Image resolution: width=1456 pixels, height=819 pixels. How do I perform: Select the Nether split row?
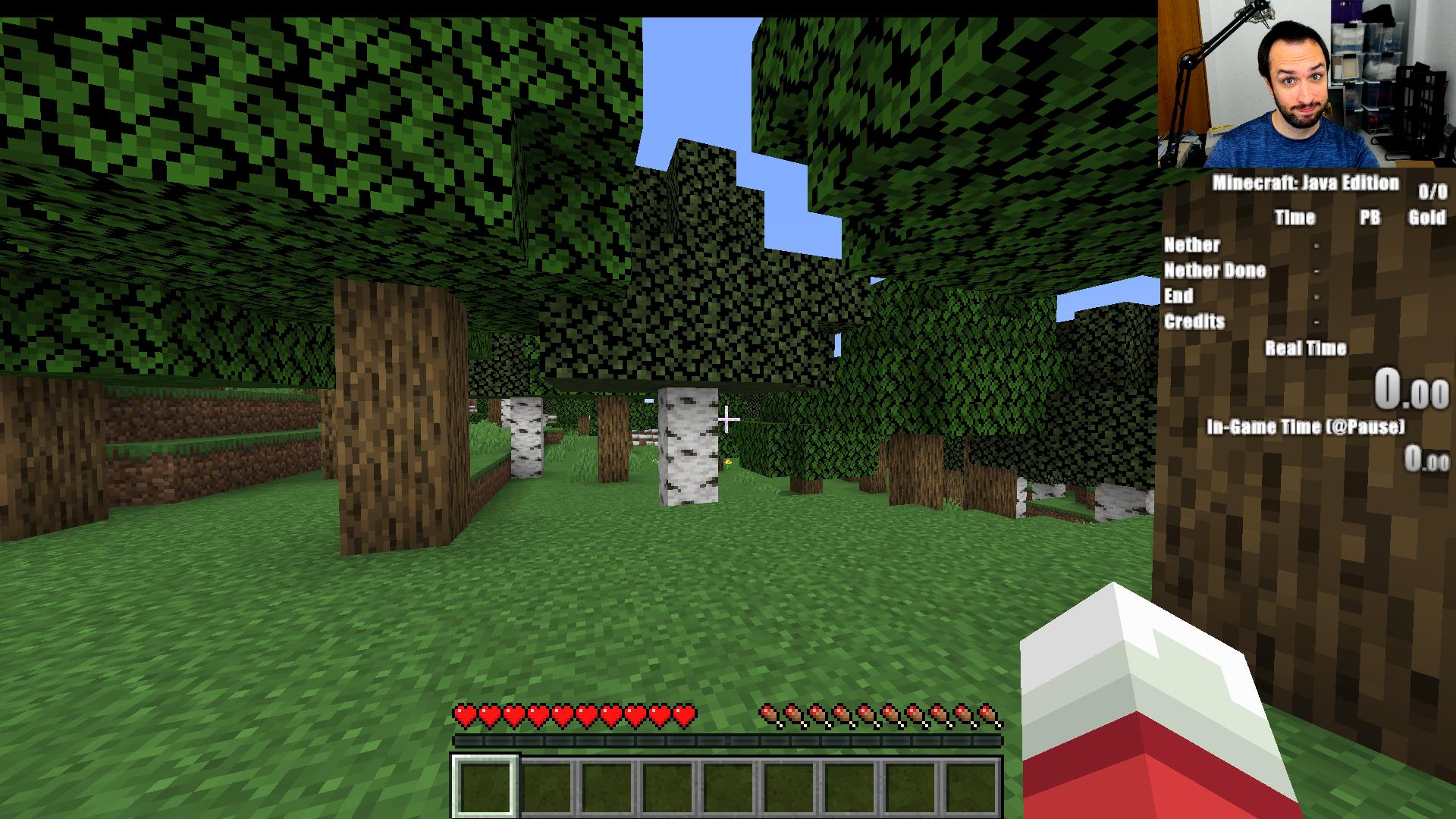1193,244
